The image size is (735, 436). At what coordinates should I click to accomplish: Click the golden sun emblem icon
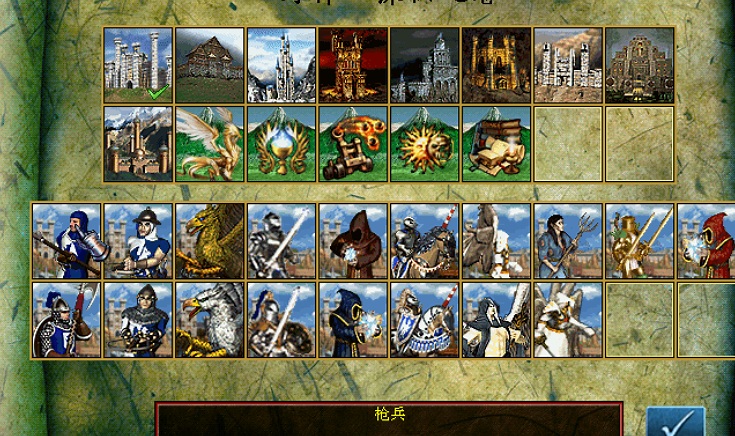[426, 144]
